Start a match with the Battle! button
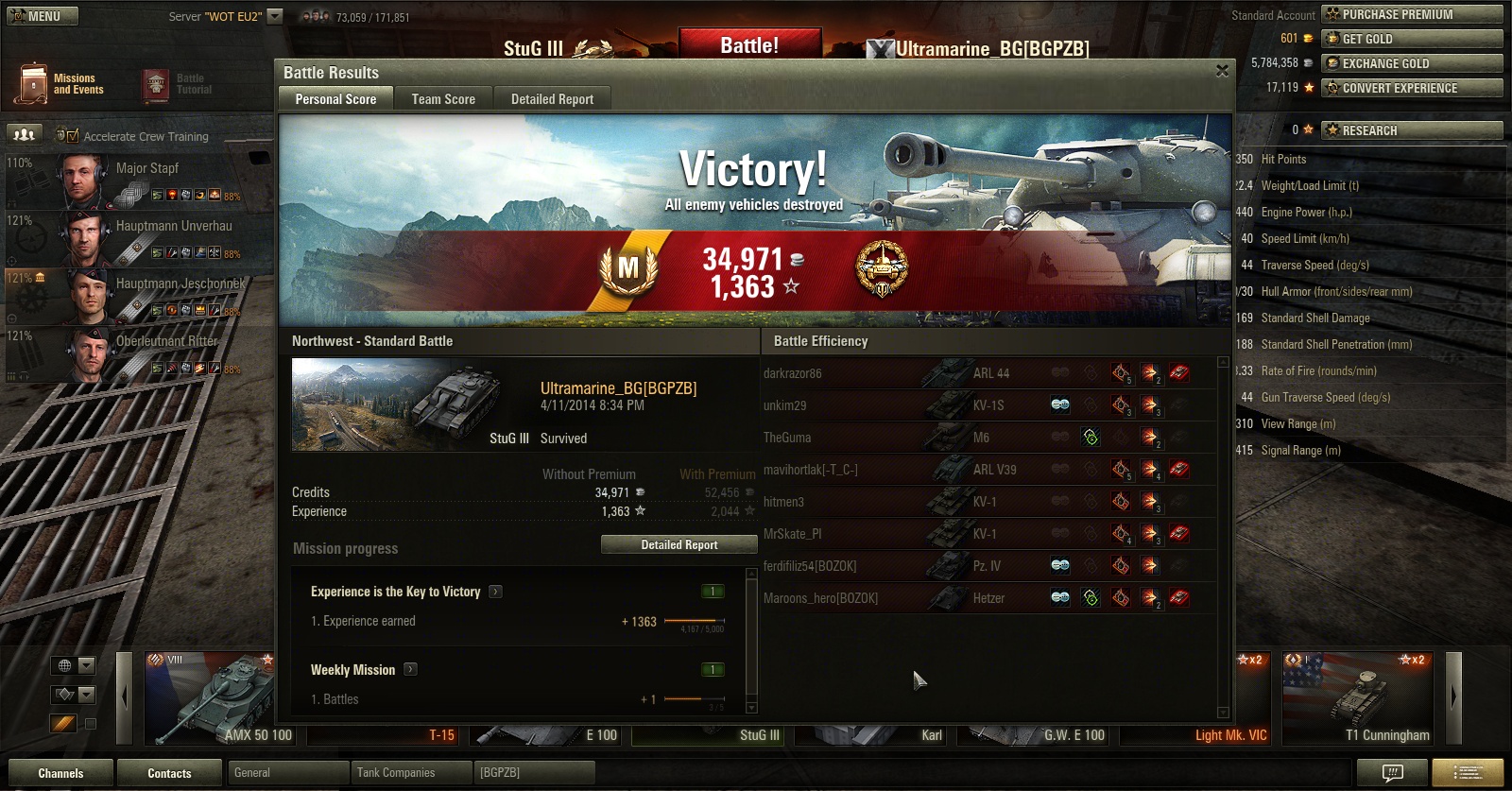Image resolution: width=1512 pixels, height=791 pixels. [749, 45]
